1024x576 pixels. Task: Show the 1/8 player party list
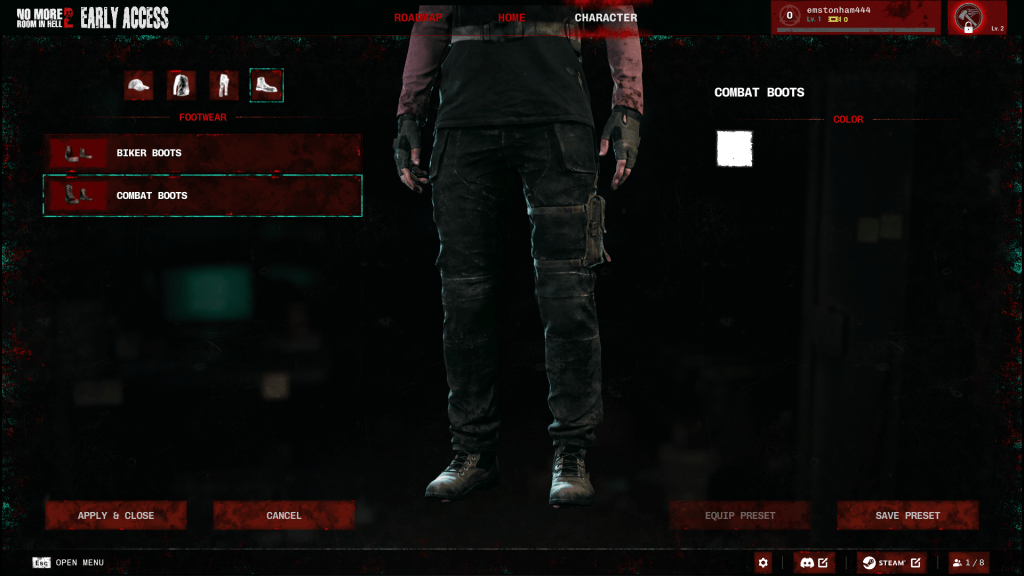coord(969,563)
